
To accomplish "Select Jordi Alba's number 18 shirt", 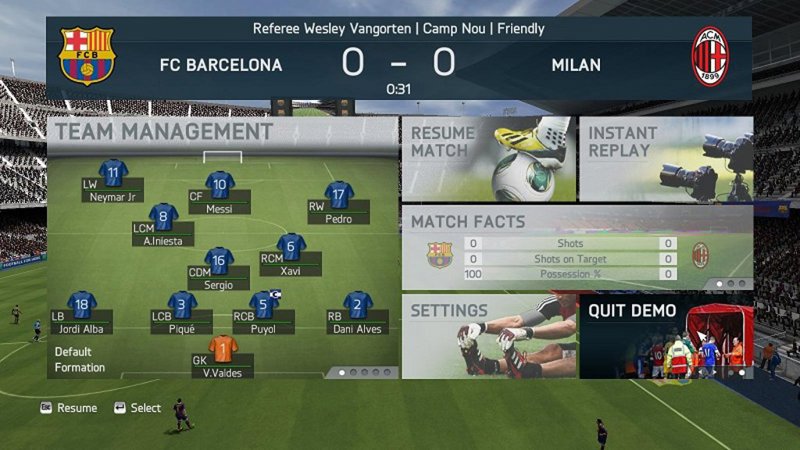I will pos(82,304).
